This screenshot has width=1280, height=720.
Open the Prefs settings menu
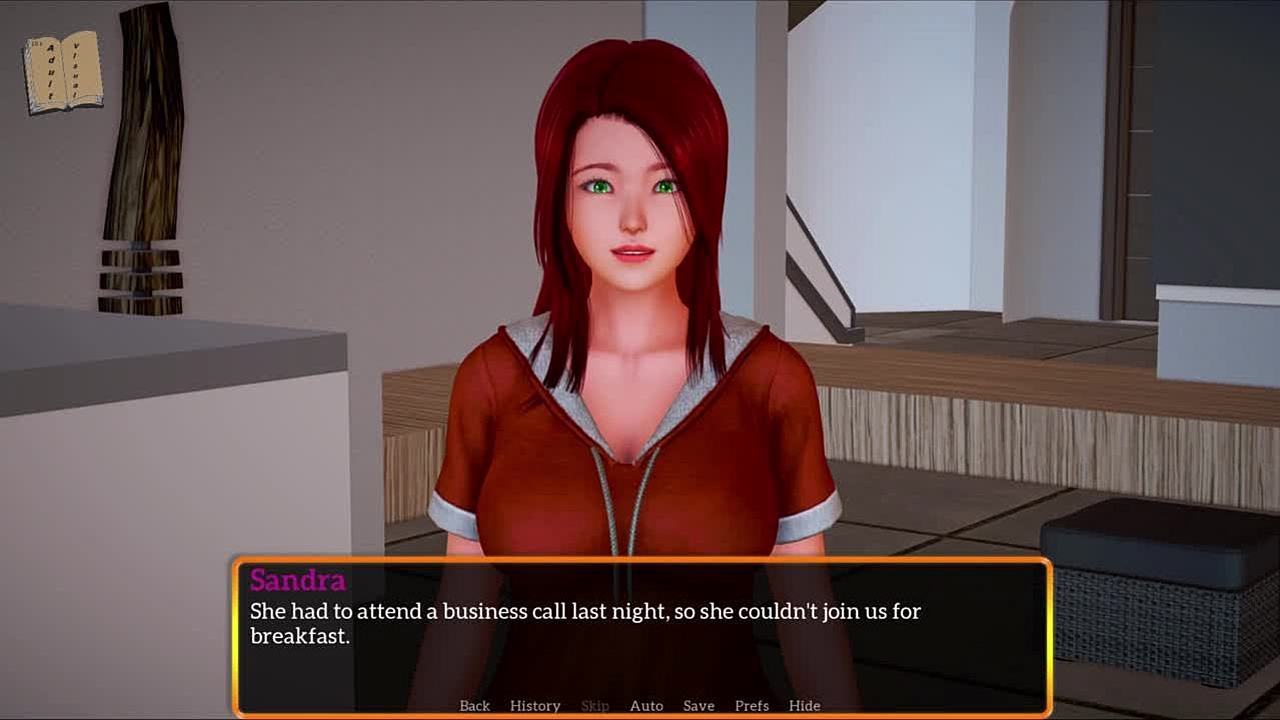752,706
